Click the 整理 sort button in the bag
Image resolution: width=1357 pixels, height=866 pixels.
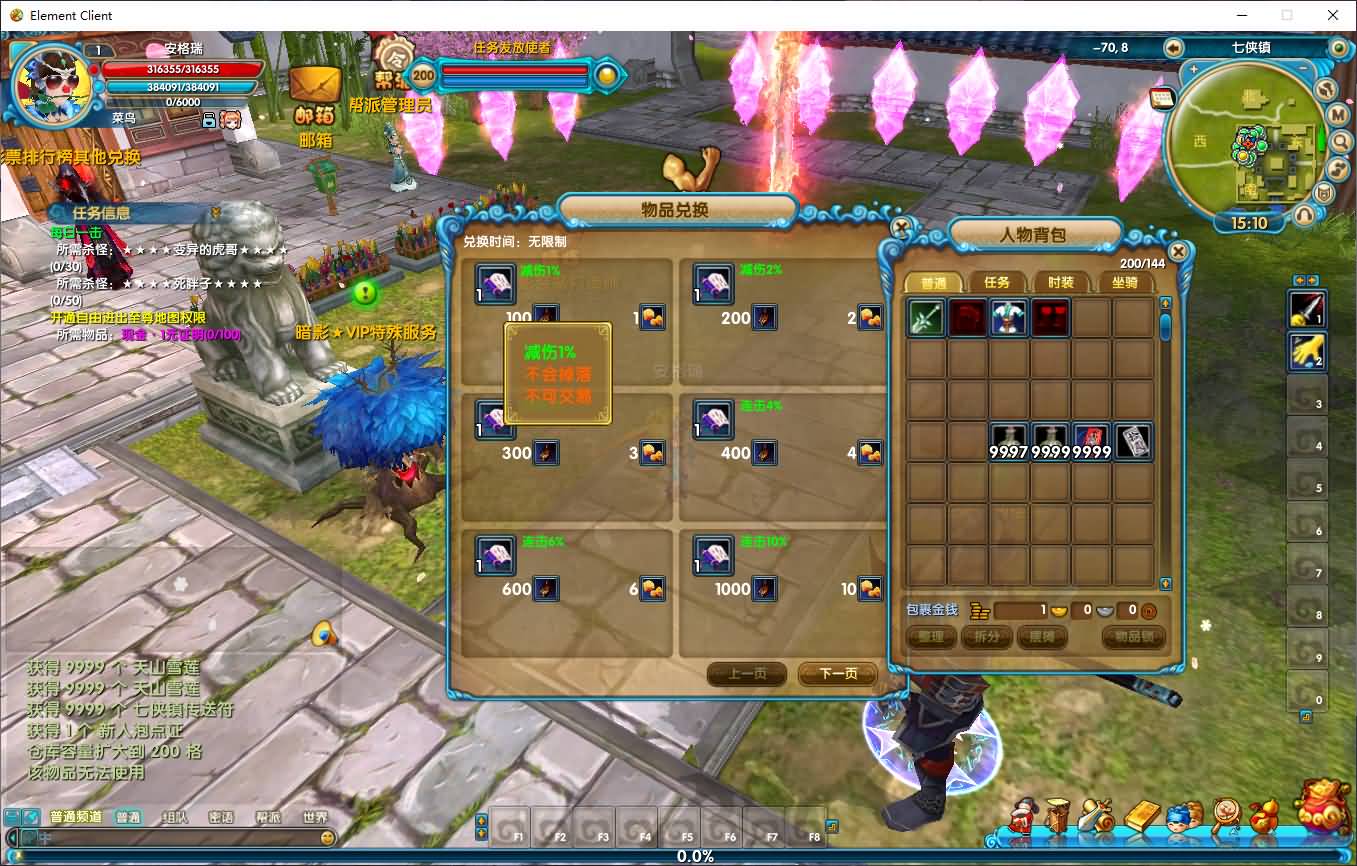(930, 637)
